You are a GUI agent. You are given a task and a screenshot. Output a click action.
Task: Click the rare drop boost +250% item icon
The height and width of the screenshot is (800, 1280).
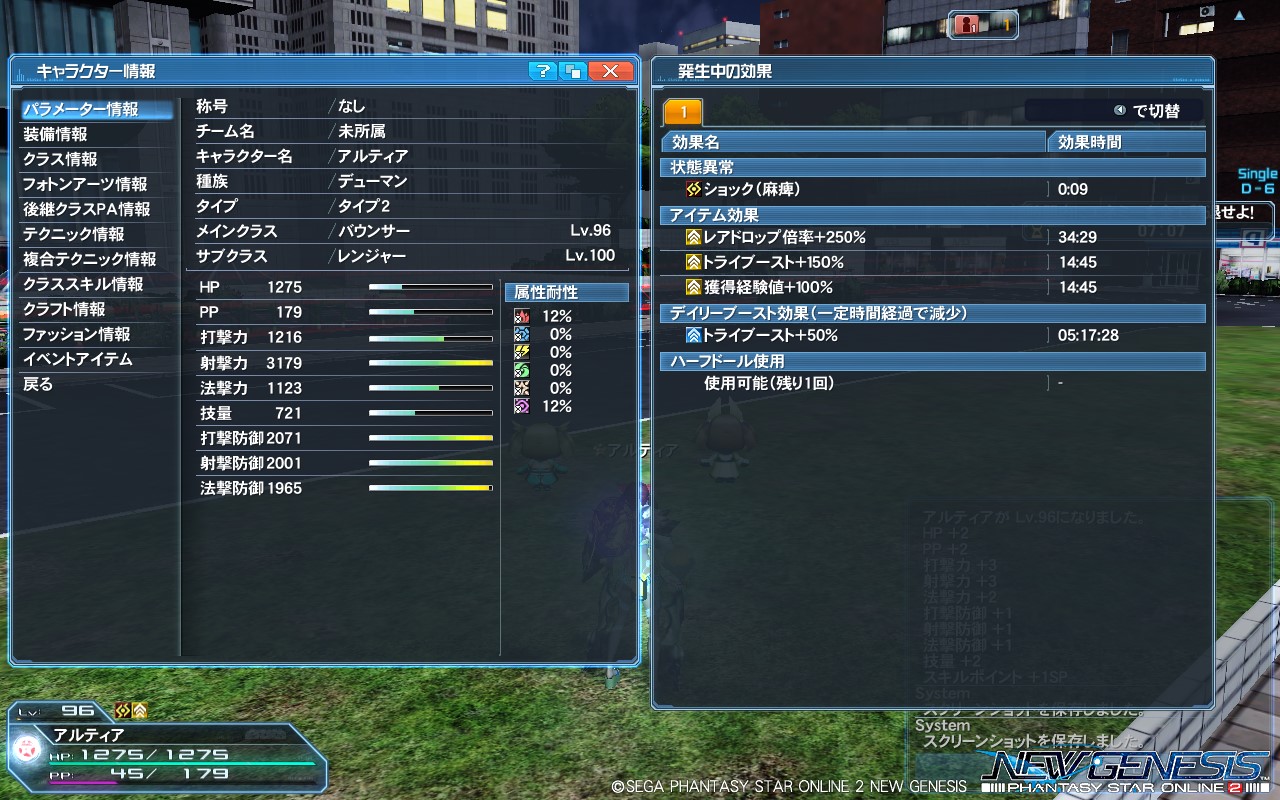pos(693,236)
